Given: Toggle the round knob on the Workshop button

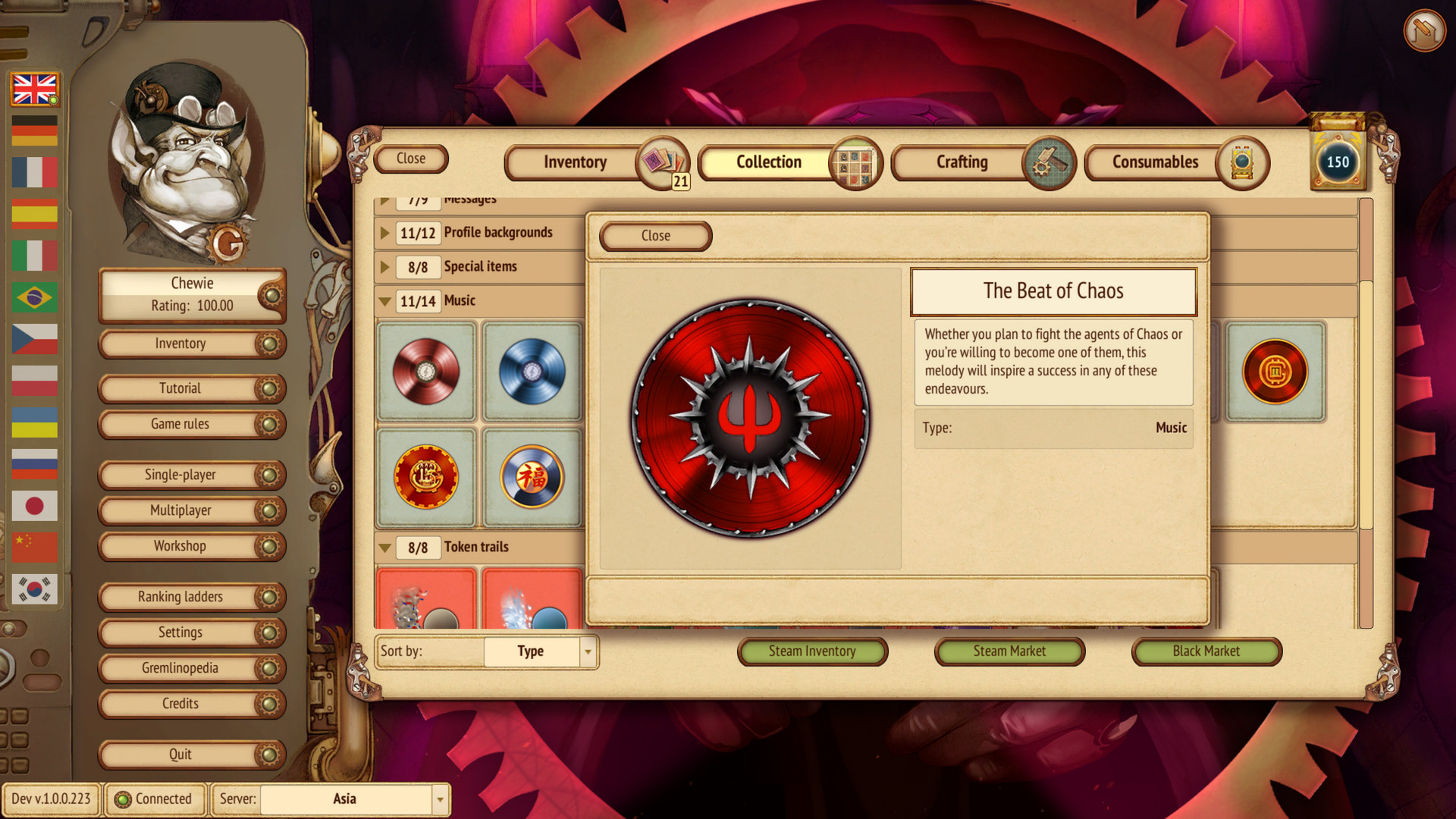Looking at the screenshot, I should click(271, 546).
